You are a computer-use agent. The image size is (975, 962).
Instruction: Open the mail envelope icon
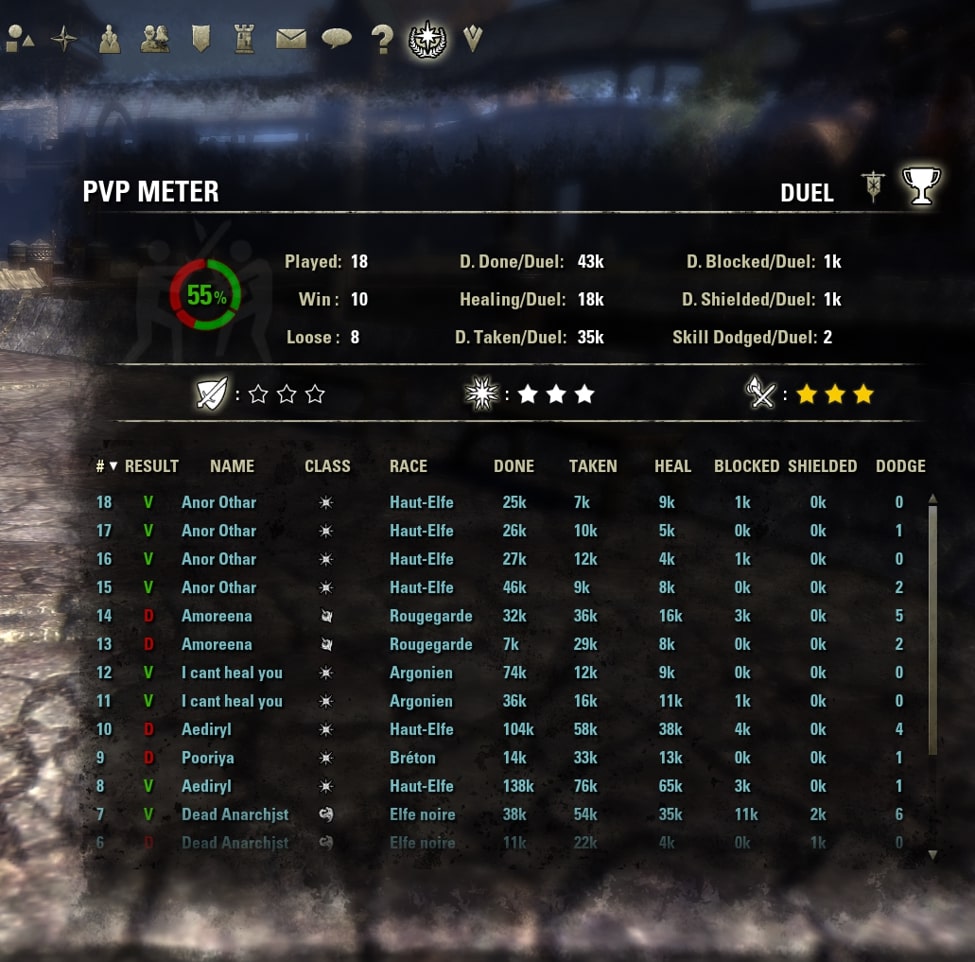click(x=291, y=39)
